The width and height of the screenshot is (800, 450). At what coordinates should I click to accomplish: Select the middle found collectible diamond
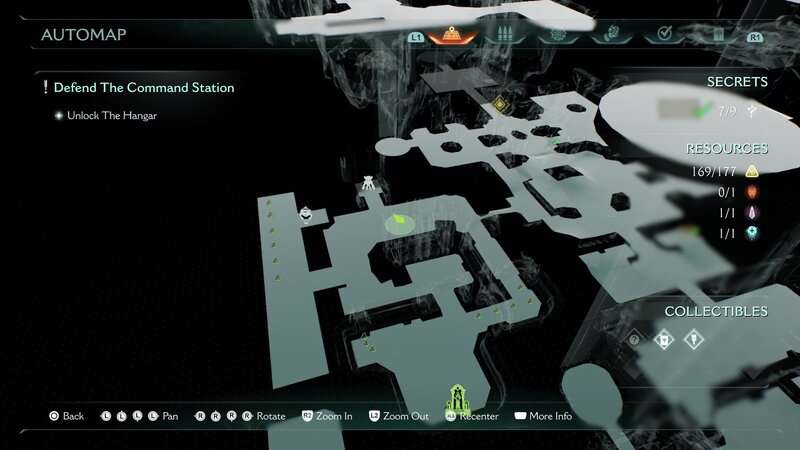662,340
